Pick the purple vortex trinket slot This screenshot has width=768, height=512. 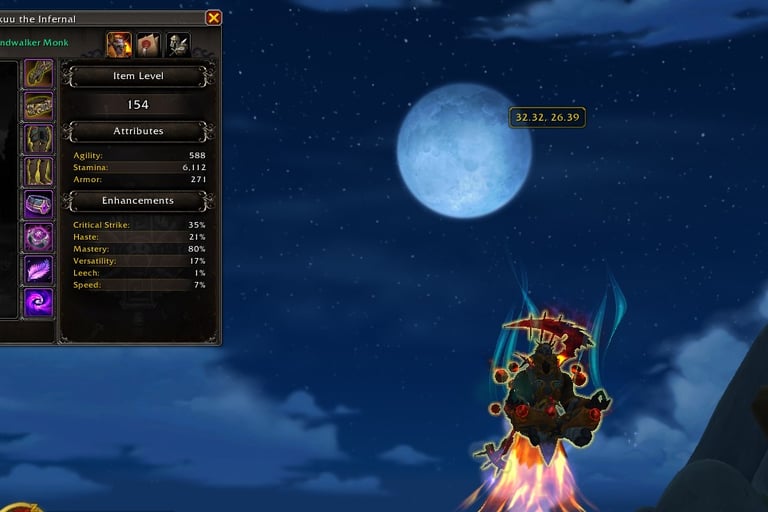(39, 302)
